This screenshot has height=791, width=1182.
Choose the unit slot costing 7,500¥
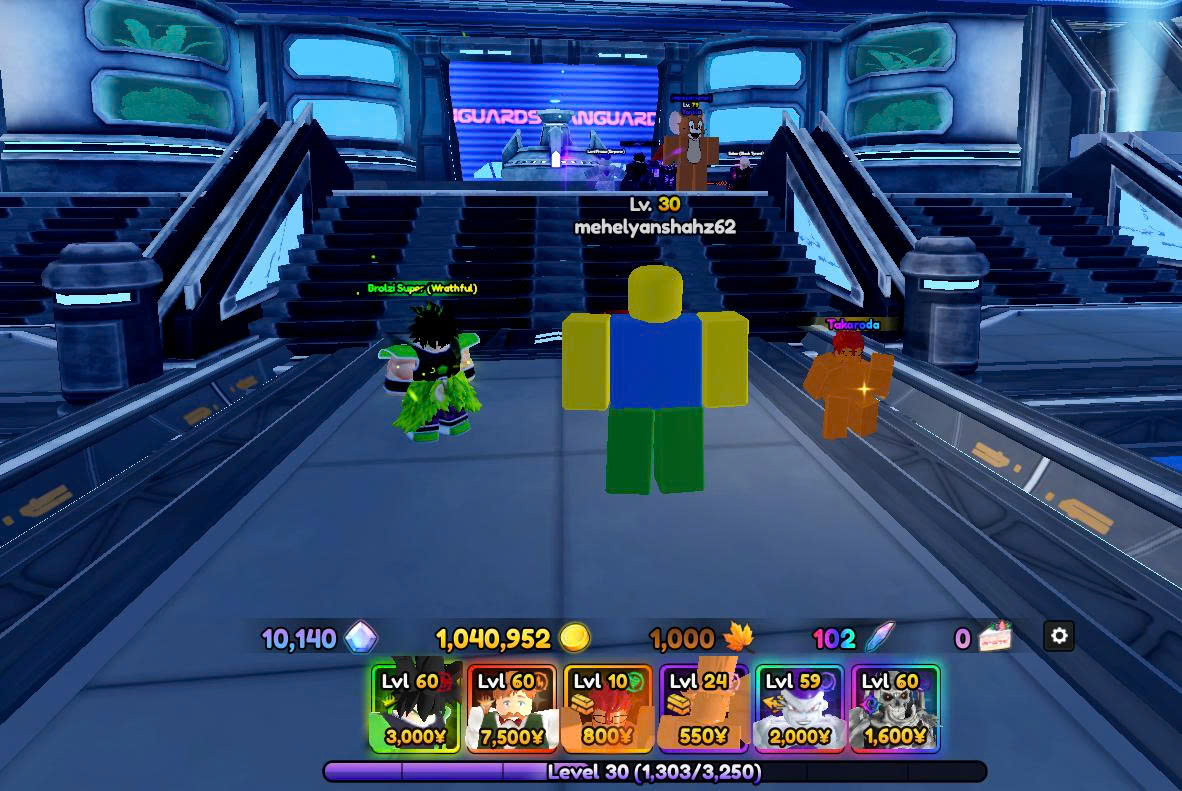pos(512,708)
